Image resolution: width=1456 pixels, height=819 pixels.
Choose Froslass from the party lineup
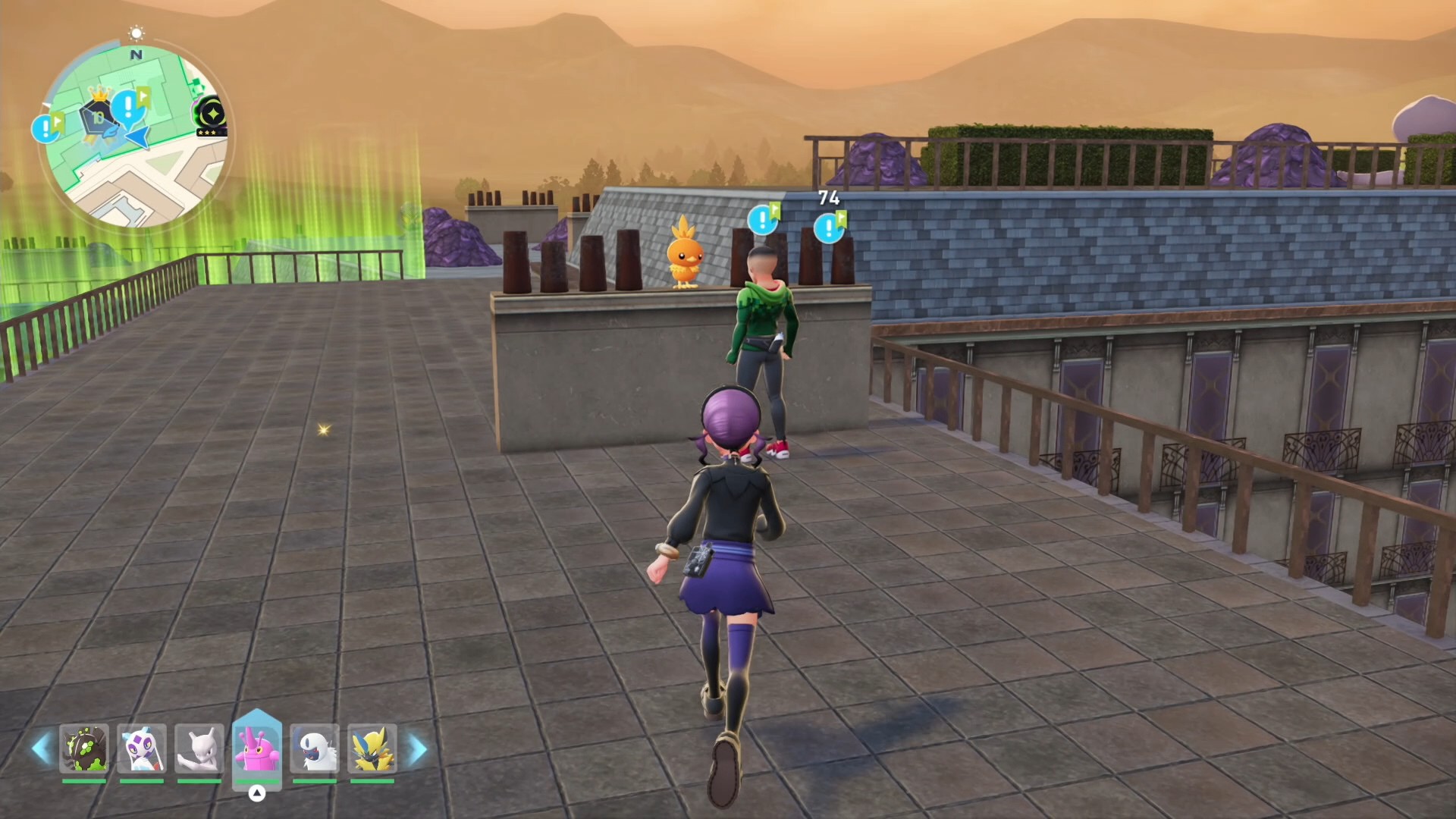click(x=142, y=748)
